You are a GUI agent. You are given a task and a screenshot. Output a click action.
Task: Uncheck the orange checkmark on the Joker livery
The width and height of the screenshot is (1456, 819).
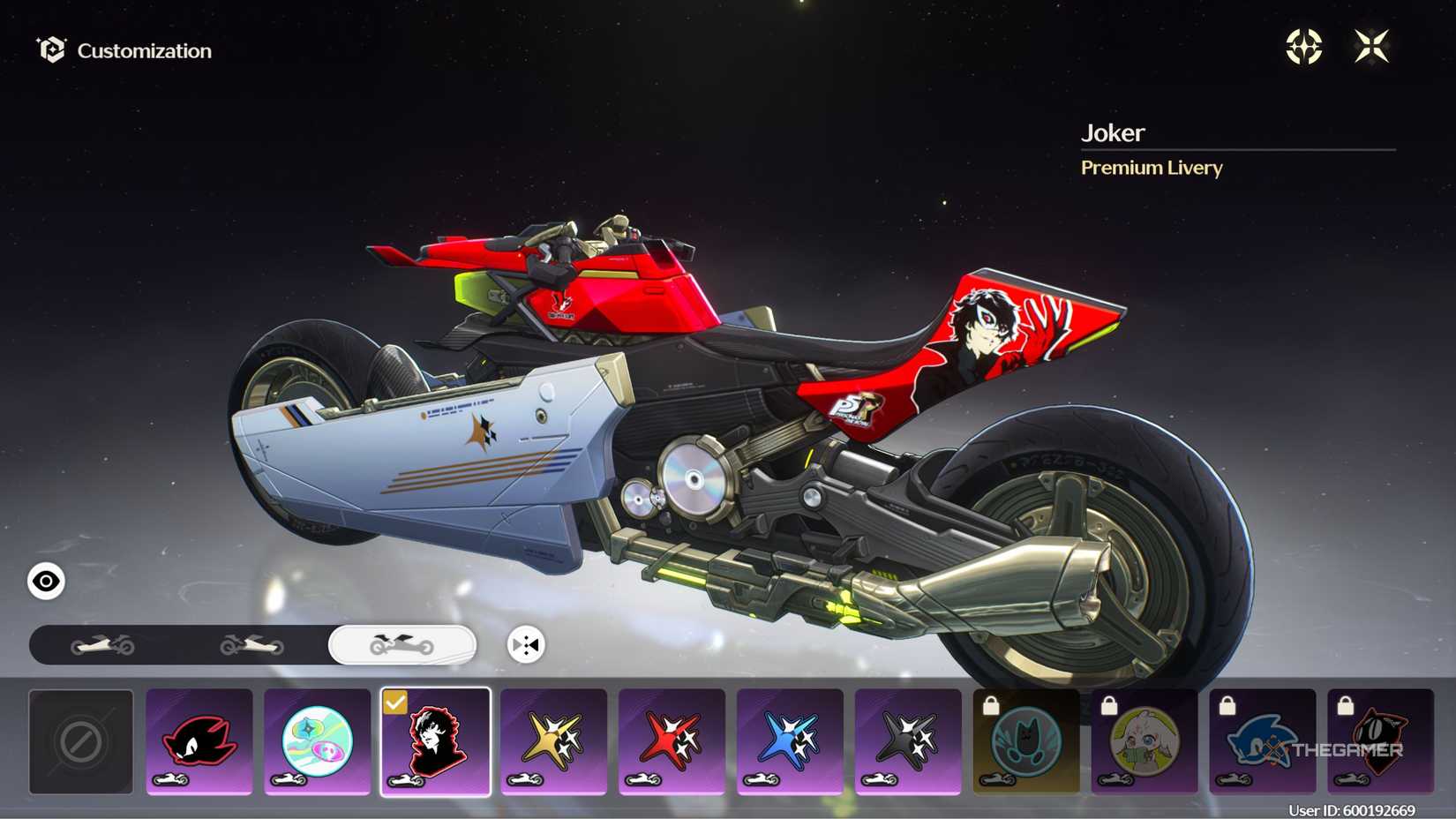point(397,703)
